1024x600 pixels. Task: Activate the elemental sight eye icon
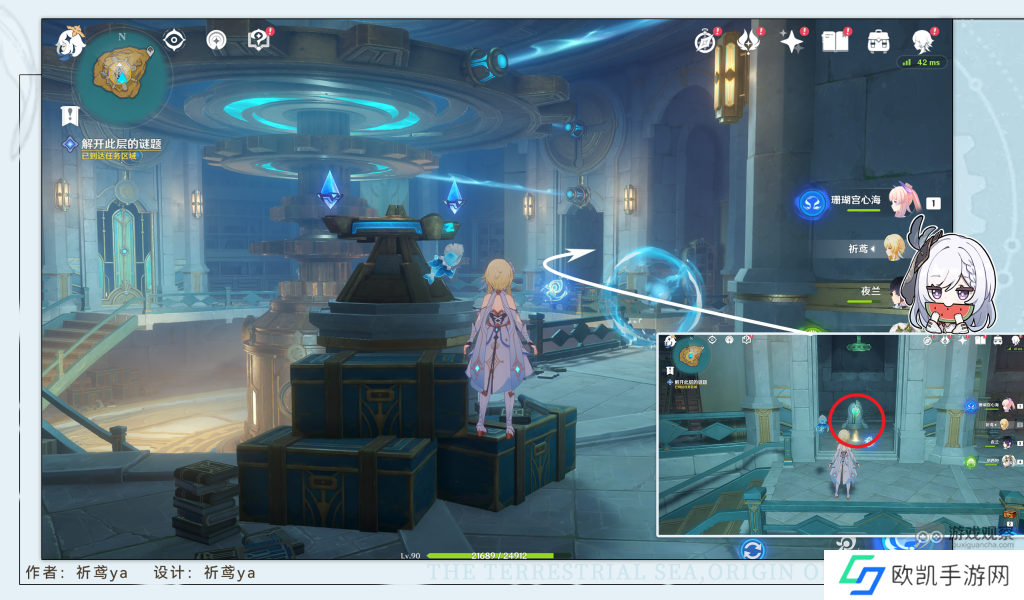175,40
